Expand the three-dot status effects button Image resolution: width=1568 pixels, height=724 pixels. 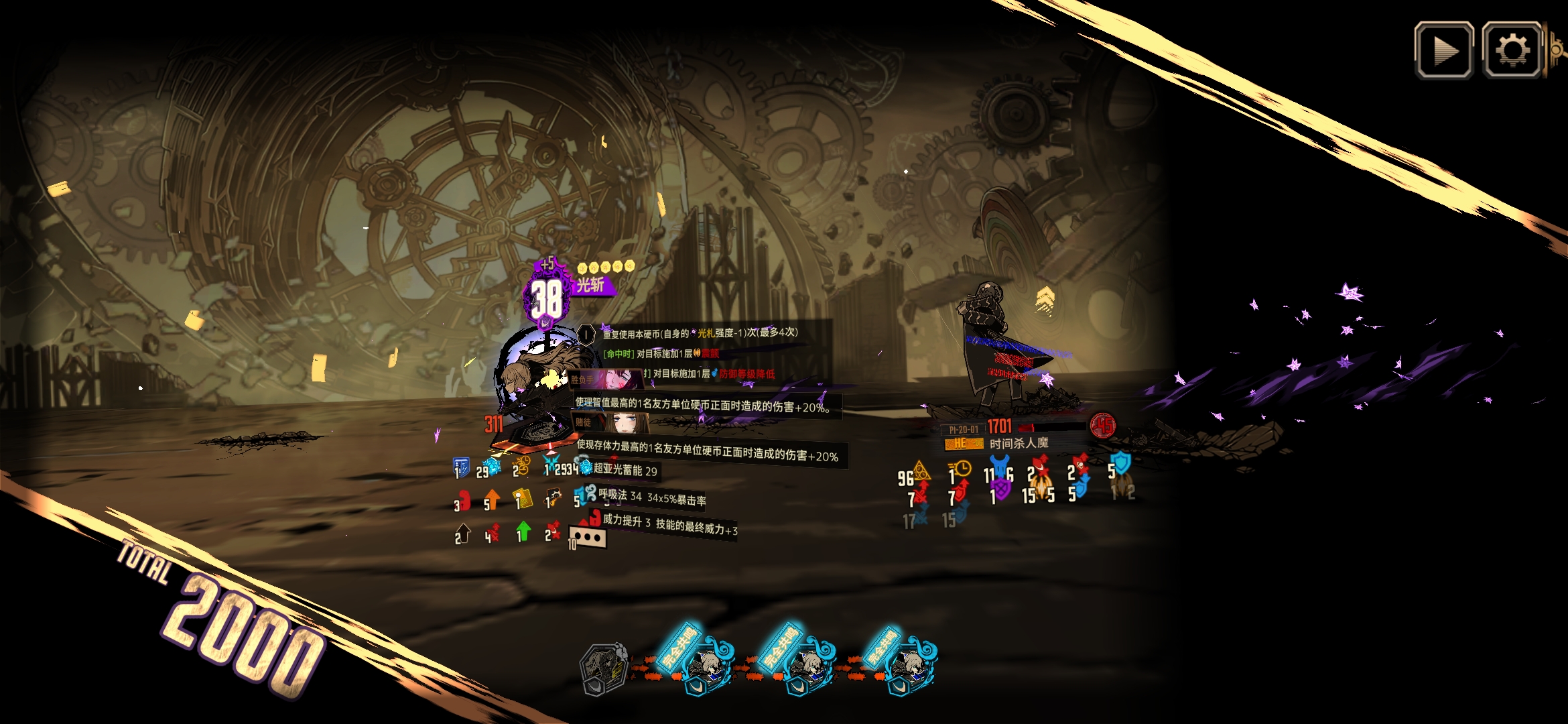point(588,537)
